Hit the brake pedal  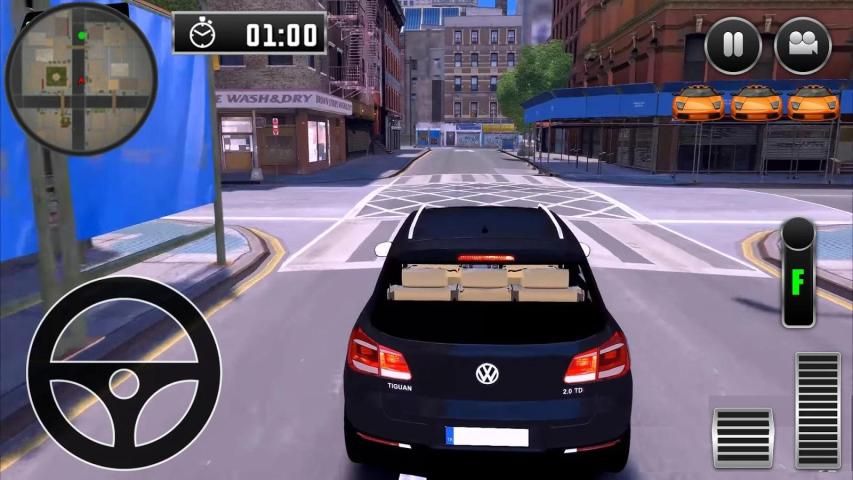click(x=742, y=437)
